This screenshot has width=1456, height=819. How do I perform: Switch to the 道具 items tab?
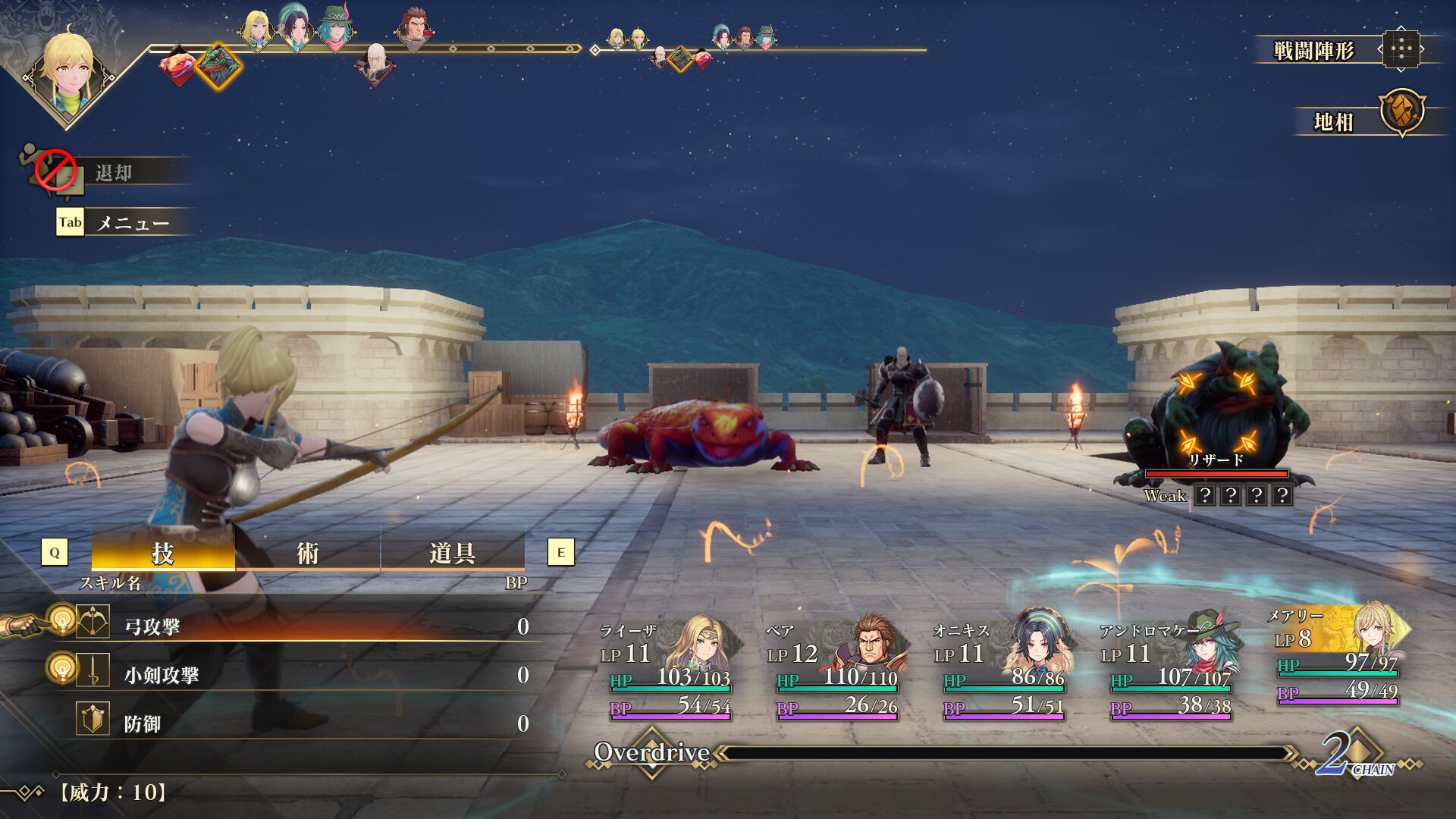click(452, 553)
